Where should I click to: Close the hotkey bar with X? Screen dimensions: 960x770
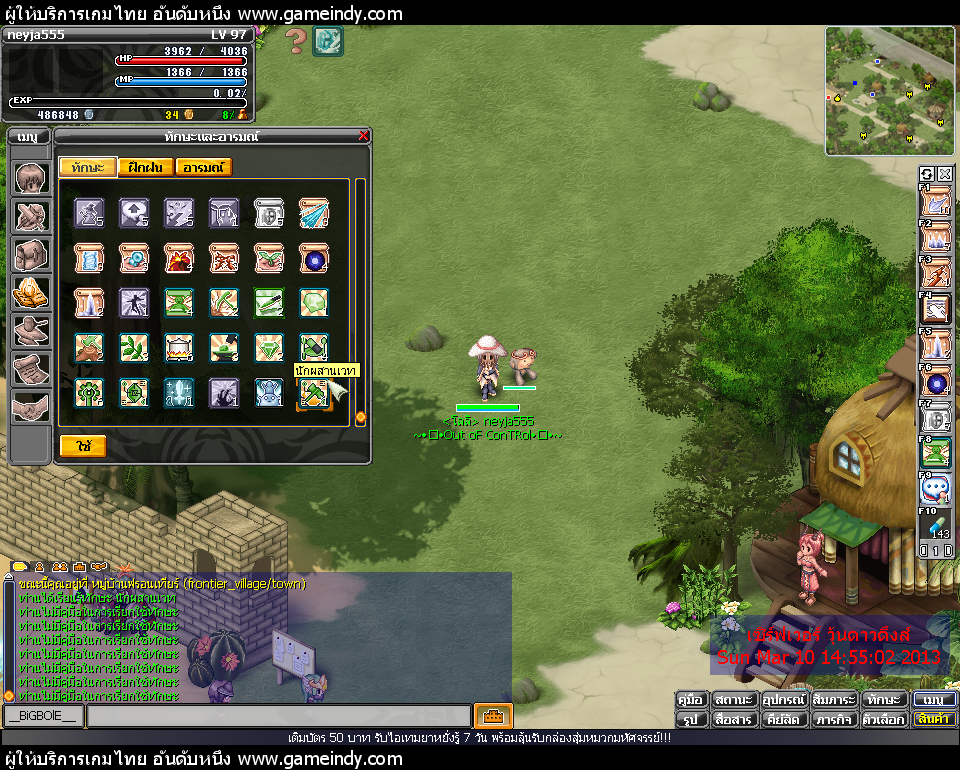tap(944, 174)
